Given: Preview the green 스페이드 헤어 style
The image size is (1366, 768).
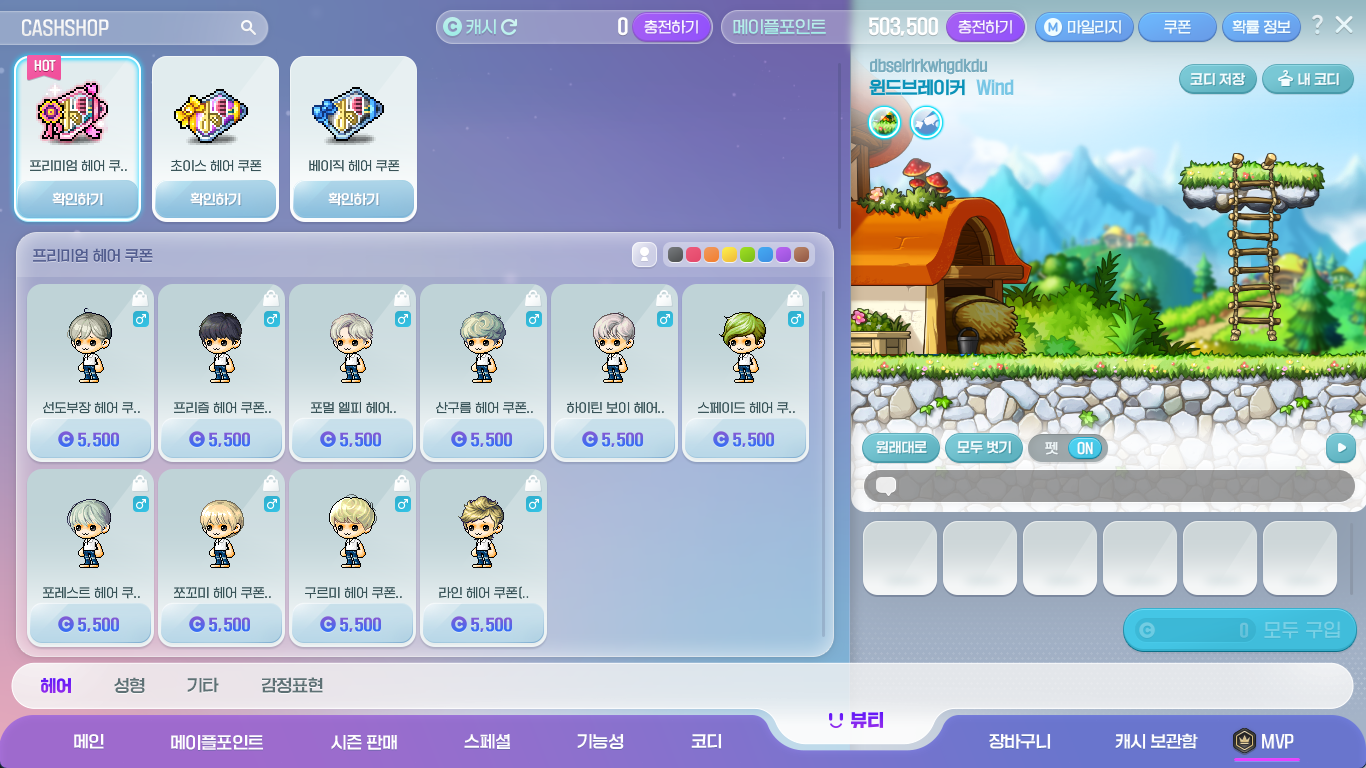Looking at the screenshot, I should coord(745,350).
